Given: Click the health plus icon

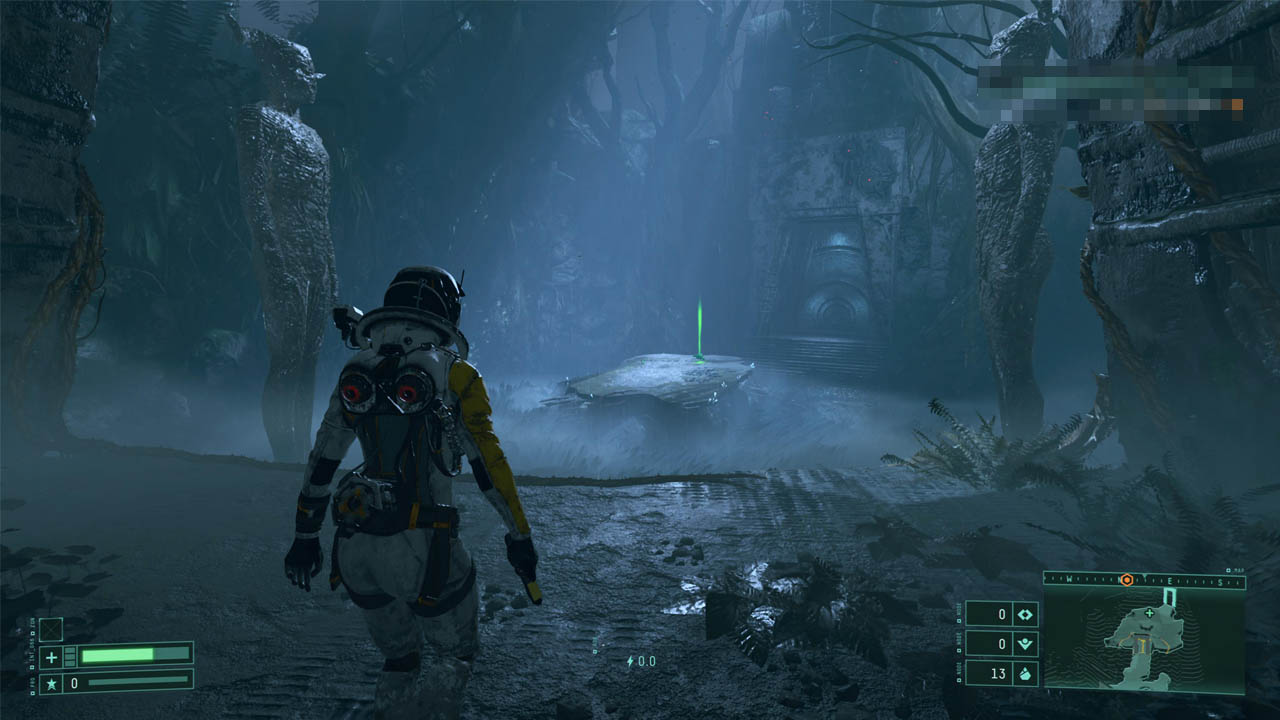Looking at the screenshot, I should pyautogui.click(x=52, y=657).
